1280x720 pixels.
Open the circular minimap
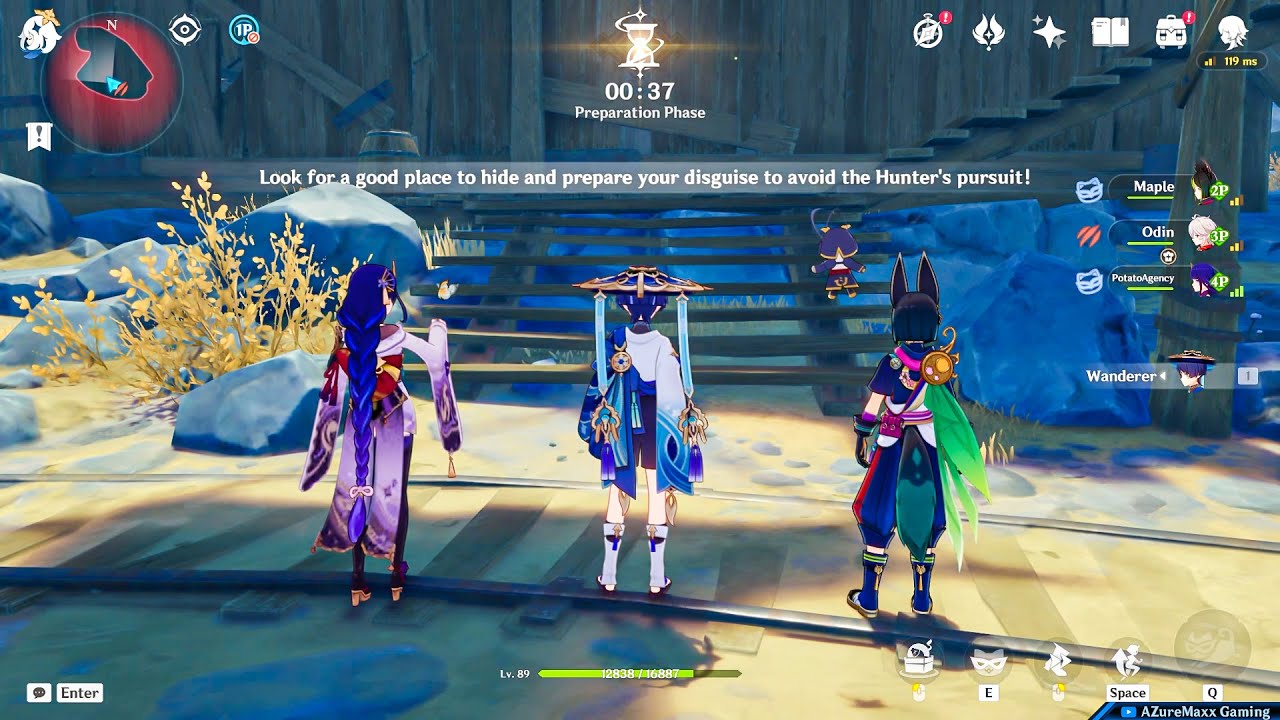112,82
